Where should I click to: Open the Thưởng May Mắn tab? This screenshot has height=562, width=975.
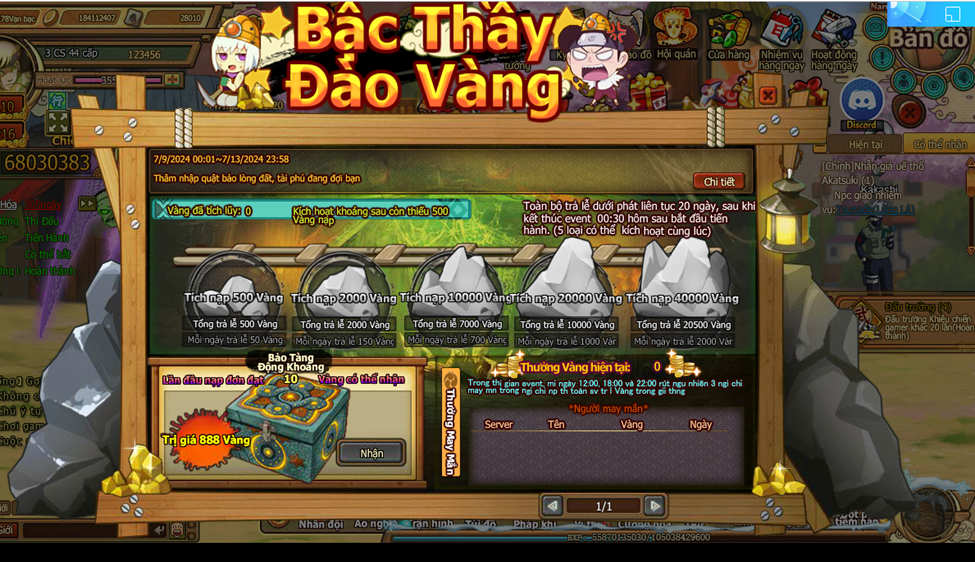point(451,427)
